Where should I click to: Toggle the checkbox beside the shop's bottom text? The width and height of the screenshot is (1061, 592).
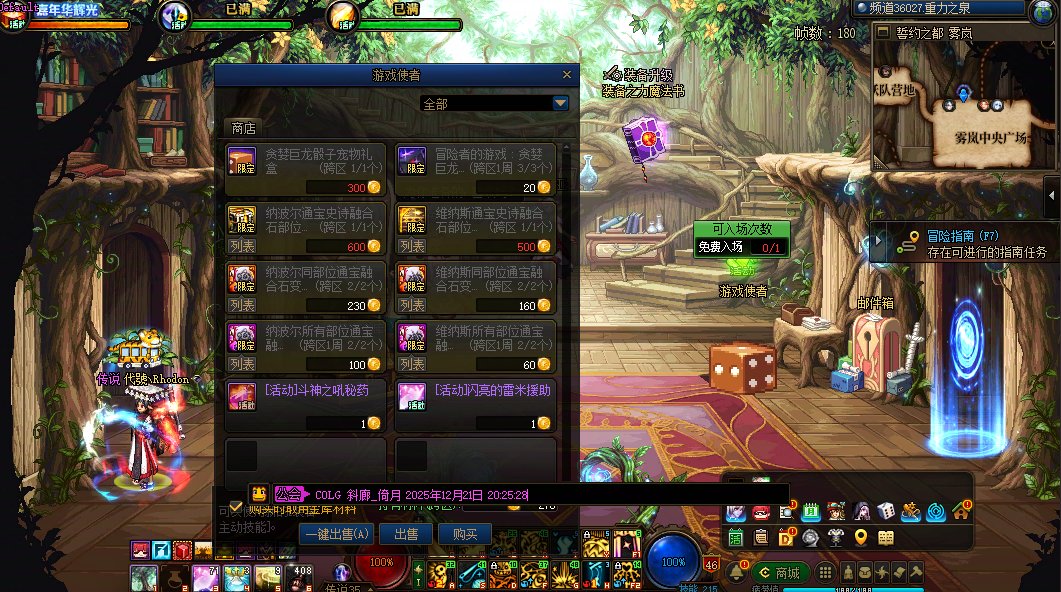236,507
